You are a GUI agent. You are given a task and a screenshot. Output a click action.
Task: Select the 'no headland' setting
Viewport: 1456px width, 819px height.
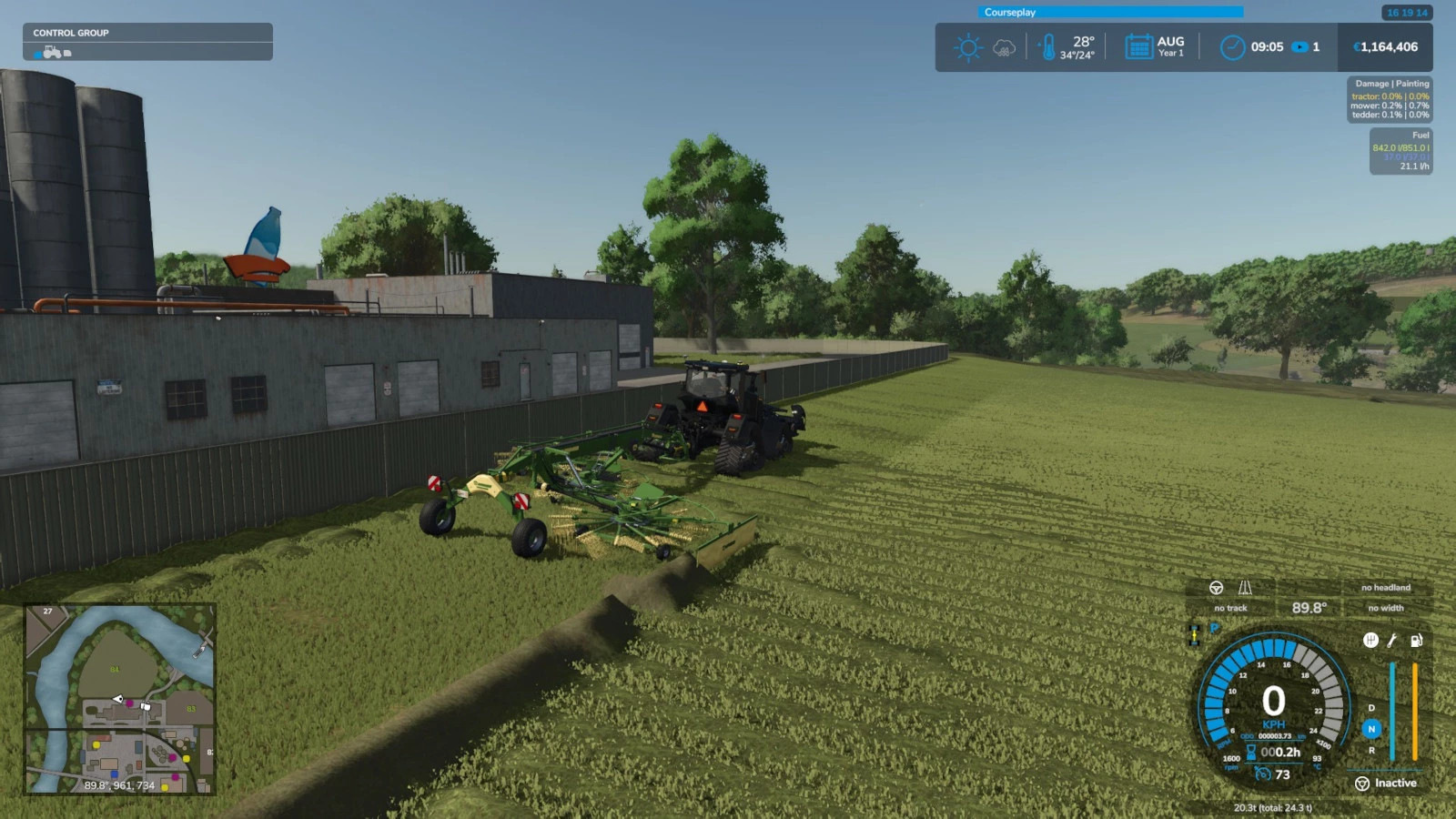1385,588
